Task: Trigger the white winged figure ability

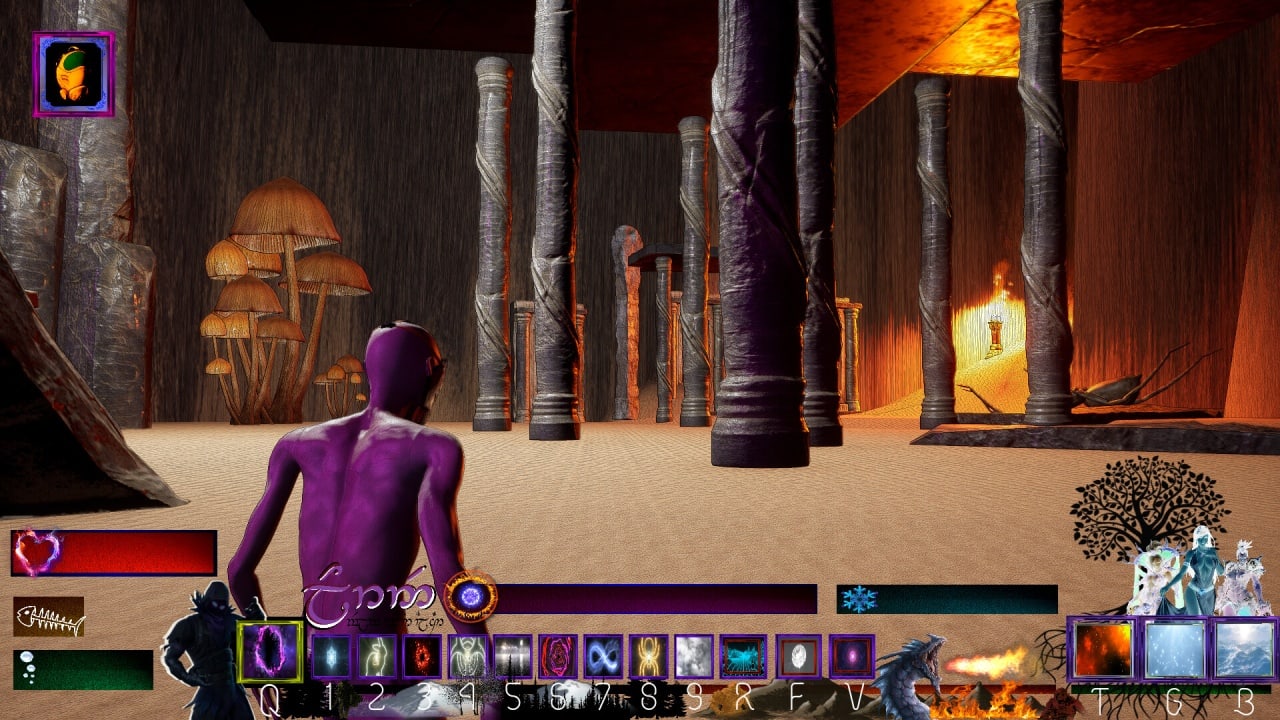Action: (467, 656)
